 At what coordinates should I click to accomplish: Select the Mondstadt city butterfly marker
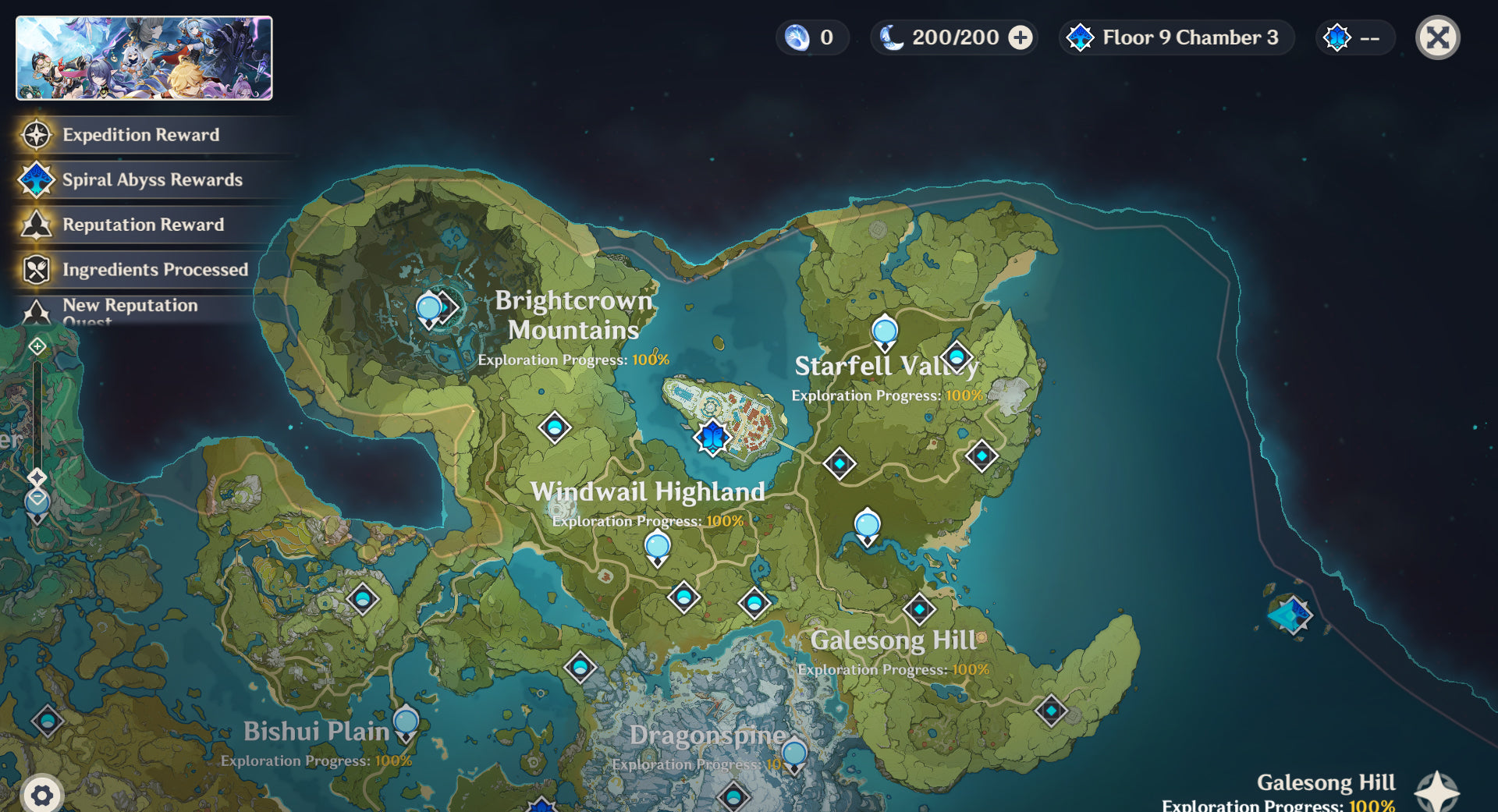[x=712, y=437]
